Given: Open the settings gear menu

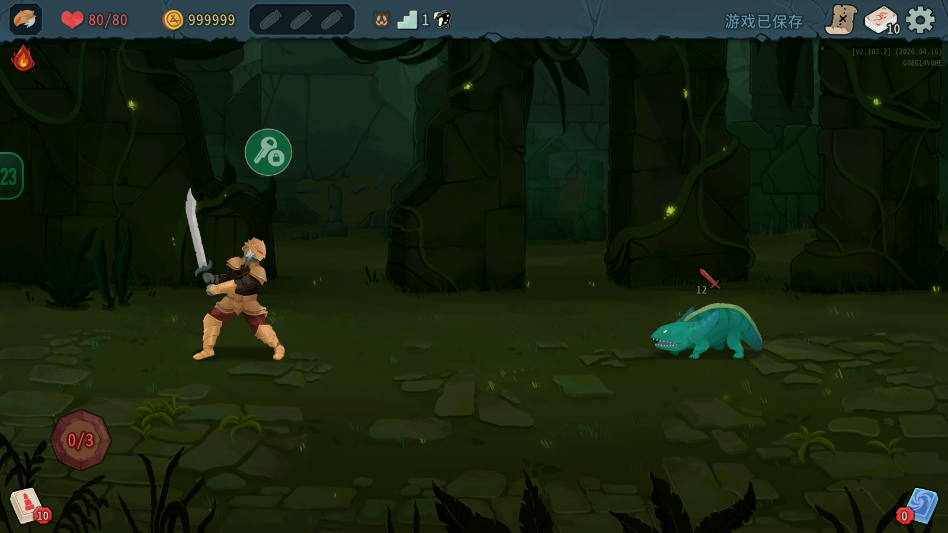Looking at the screenshot, I should click(920, 19).
